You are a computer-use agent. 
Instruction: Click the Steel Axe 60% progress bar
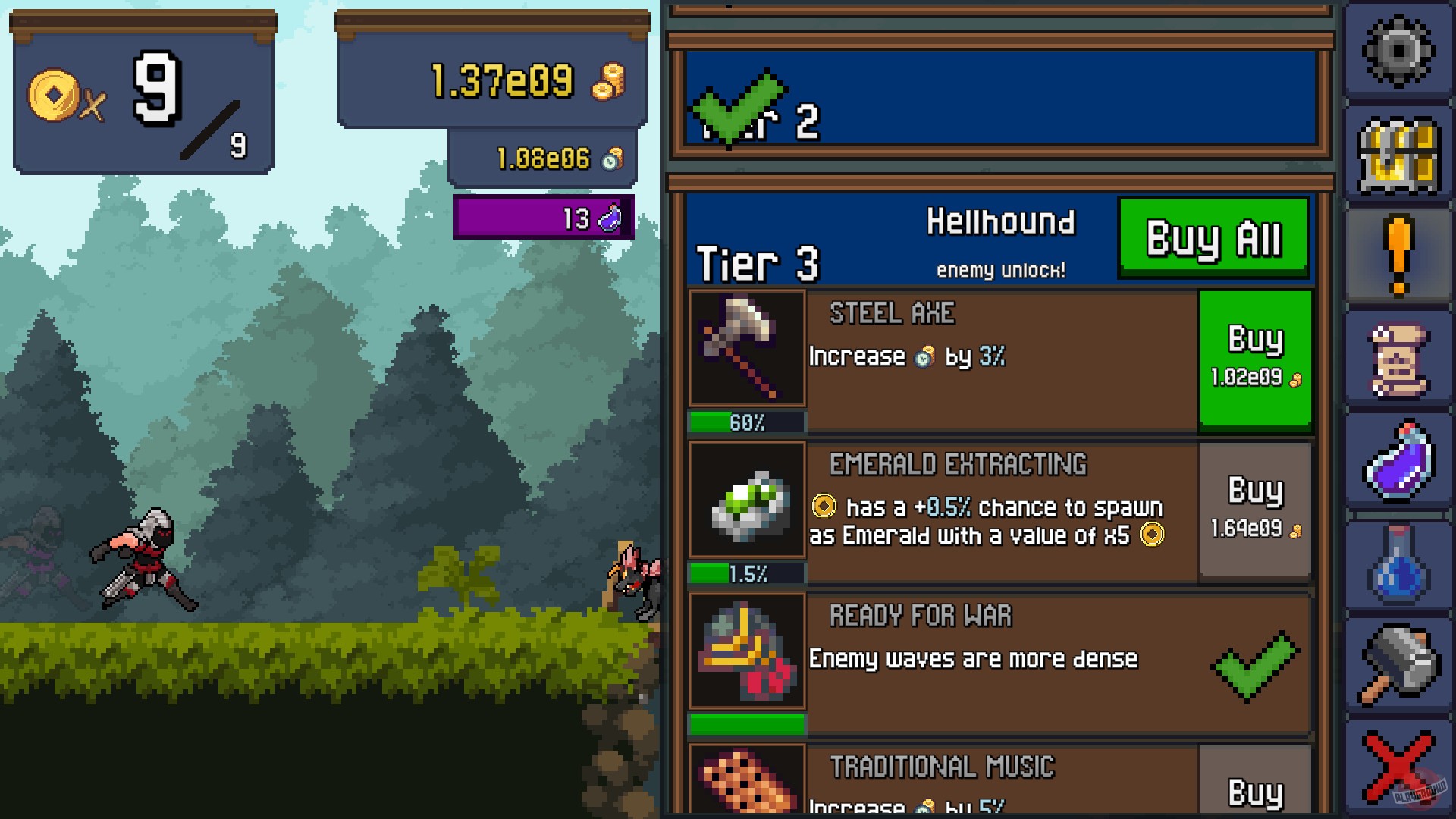(747, 422)
